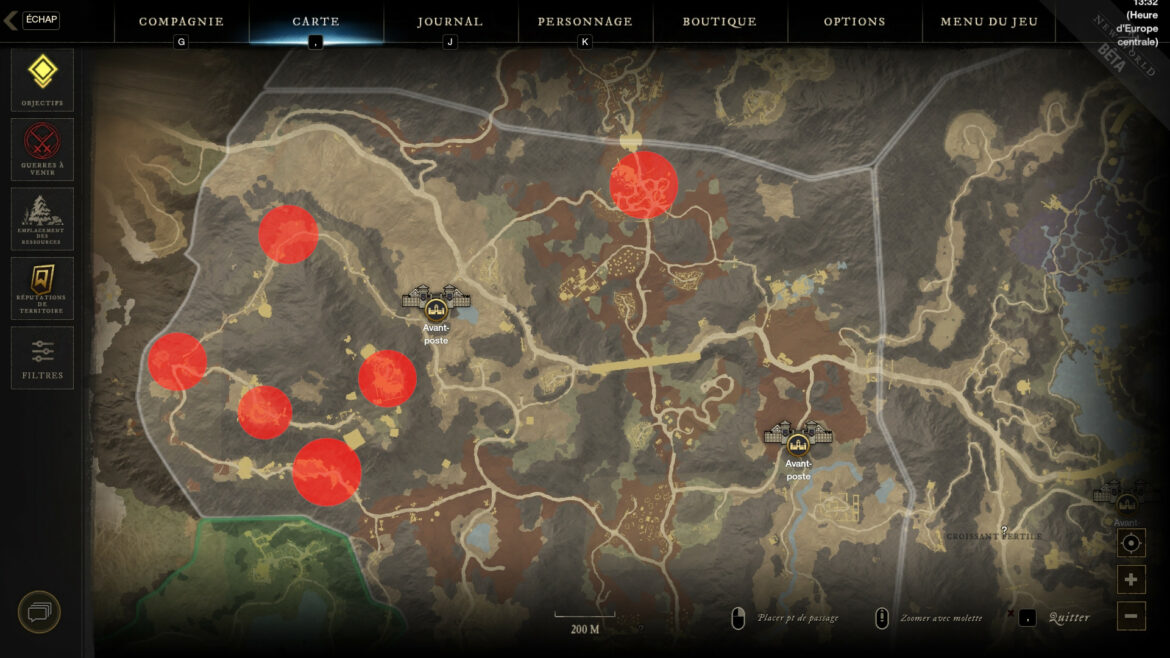Show Guerres à venir panel
This screenshot has height=658, width=1170.
(42, 149)
